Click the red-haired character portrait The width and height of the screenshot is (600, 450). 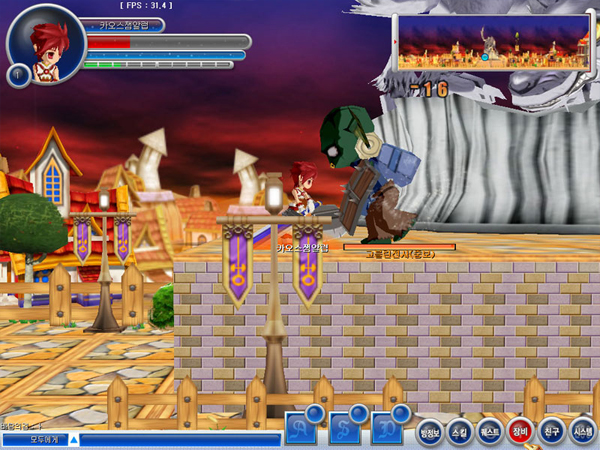click(x=45, y=45)
